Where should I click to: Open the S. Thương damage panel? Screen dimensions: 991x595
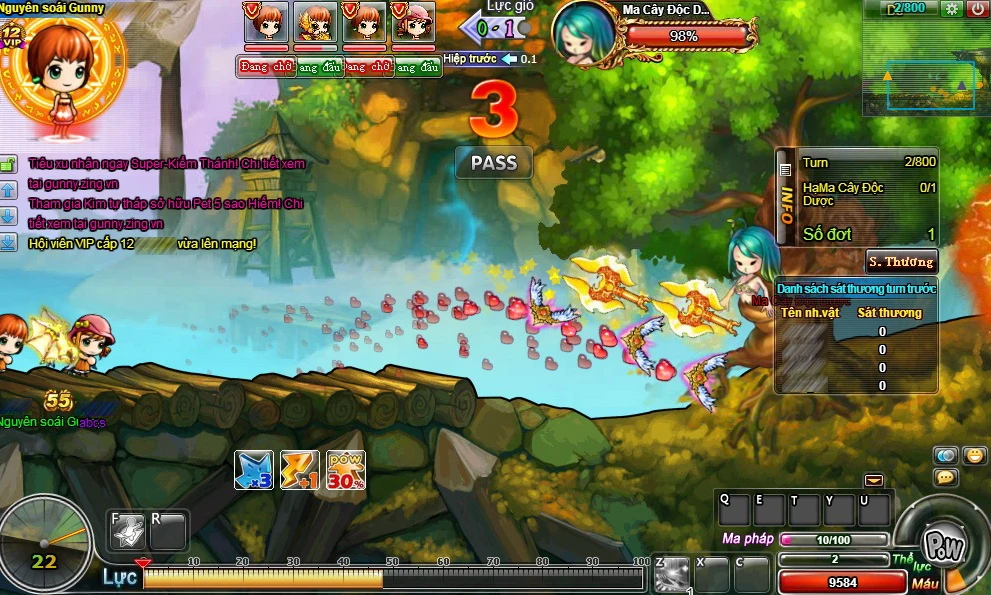[901, 262]
